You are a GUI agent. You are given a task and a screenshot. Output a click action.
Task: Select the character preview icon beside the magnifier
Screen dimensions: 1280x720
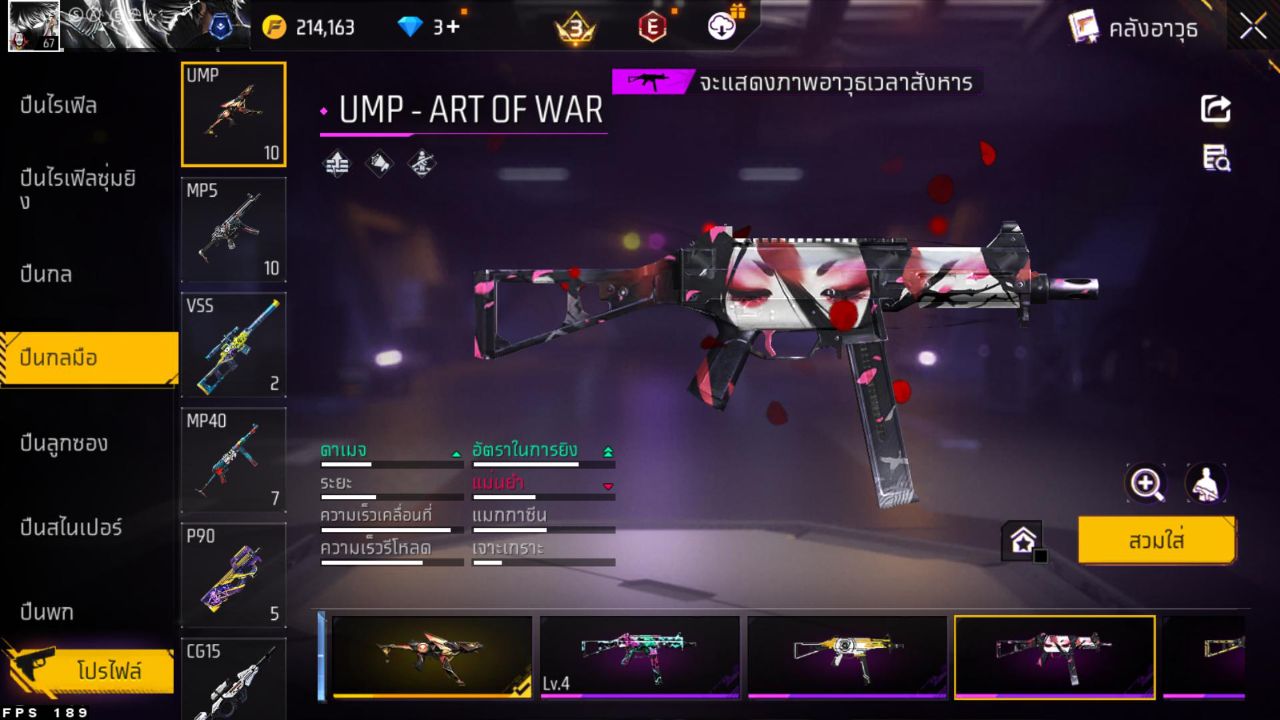(x=1206, y=484)
